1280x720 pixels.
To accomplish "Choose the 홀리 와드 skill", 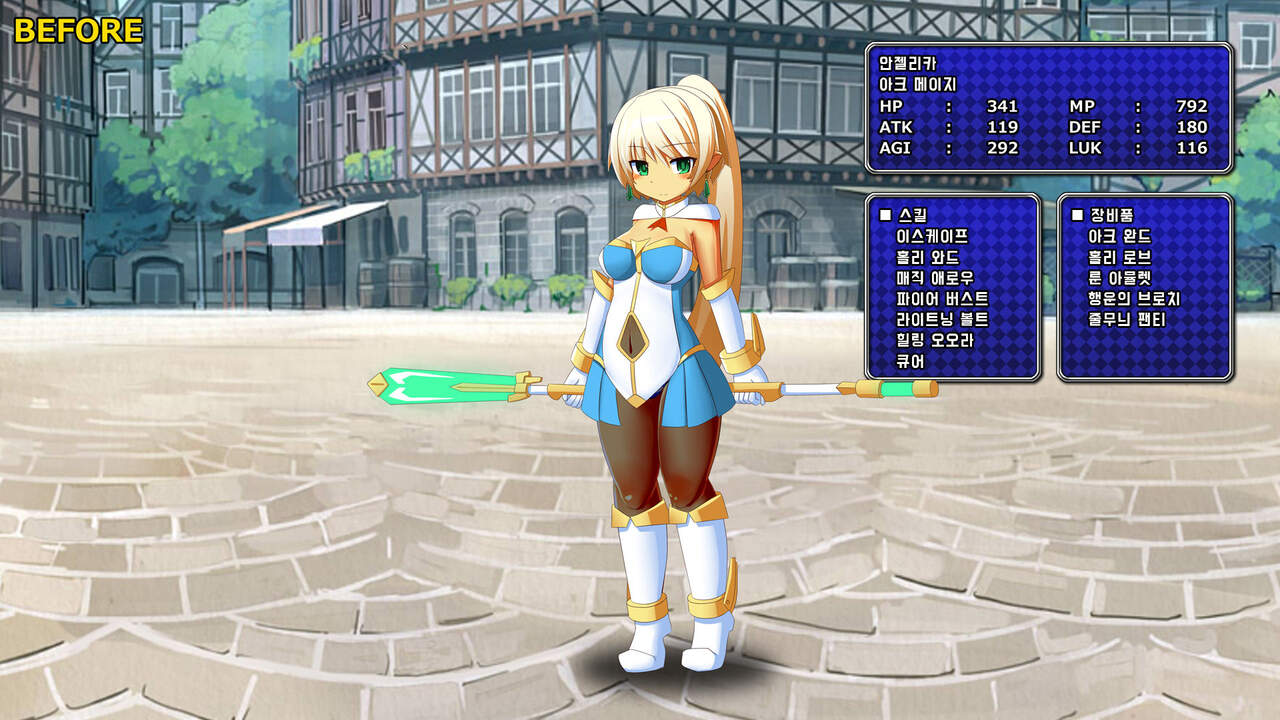I will click(928, 258).
